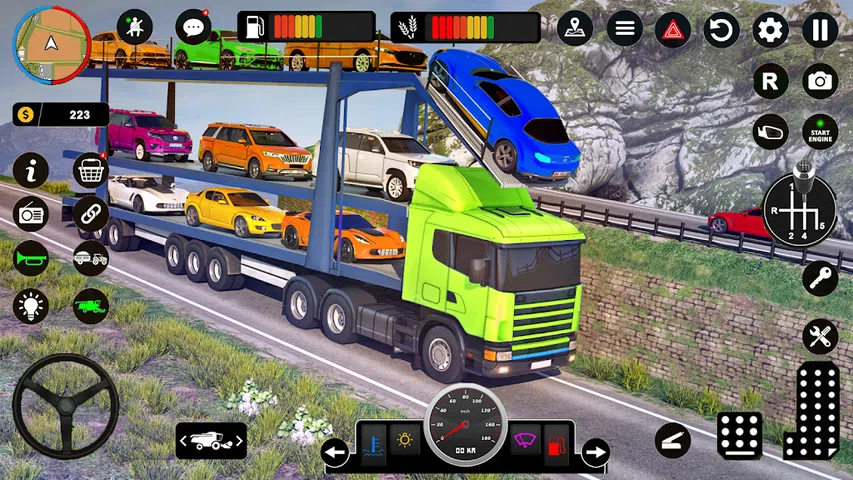Image resolution: width=853 pixels, height=480 pixels.
Task: Hit the Start Engine button
Action: (820, 131)
